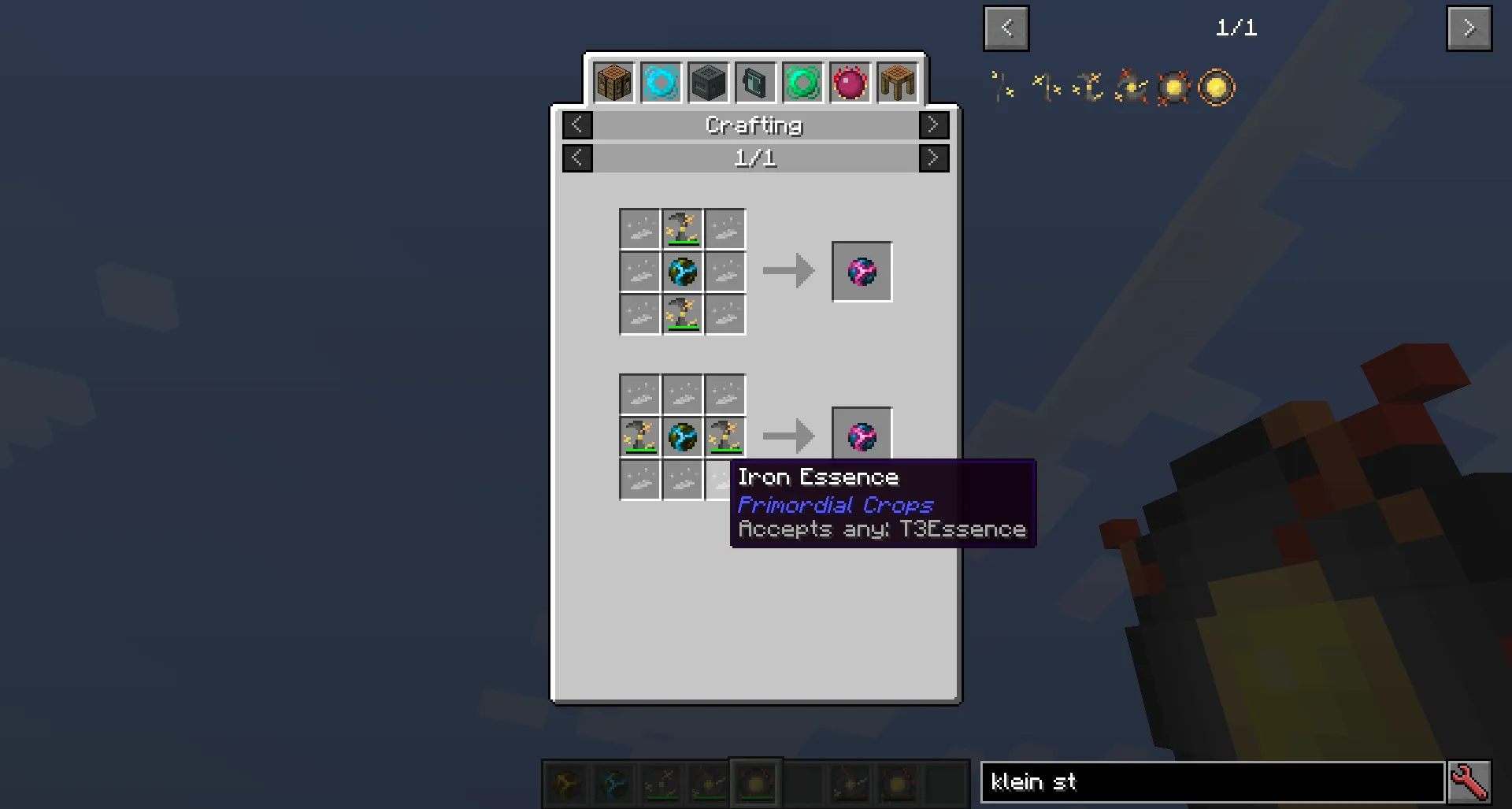Click the arrow pointing to the result

coord(787,272)
